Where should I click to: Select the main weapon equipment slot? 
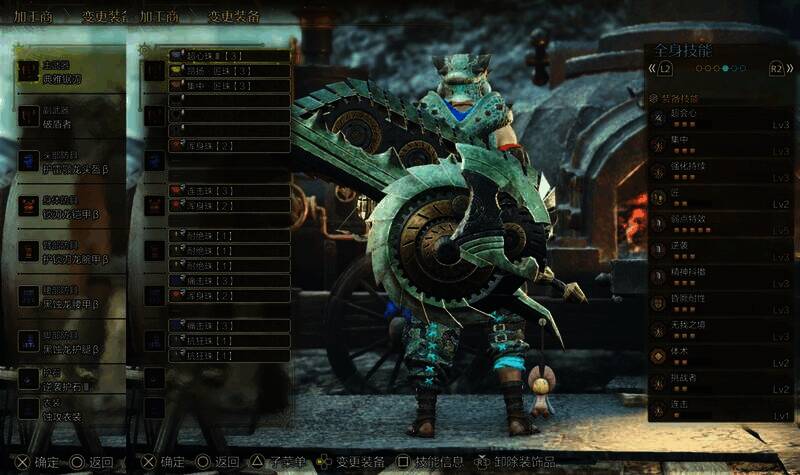point(68,72)
